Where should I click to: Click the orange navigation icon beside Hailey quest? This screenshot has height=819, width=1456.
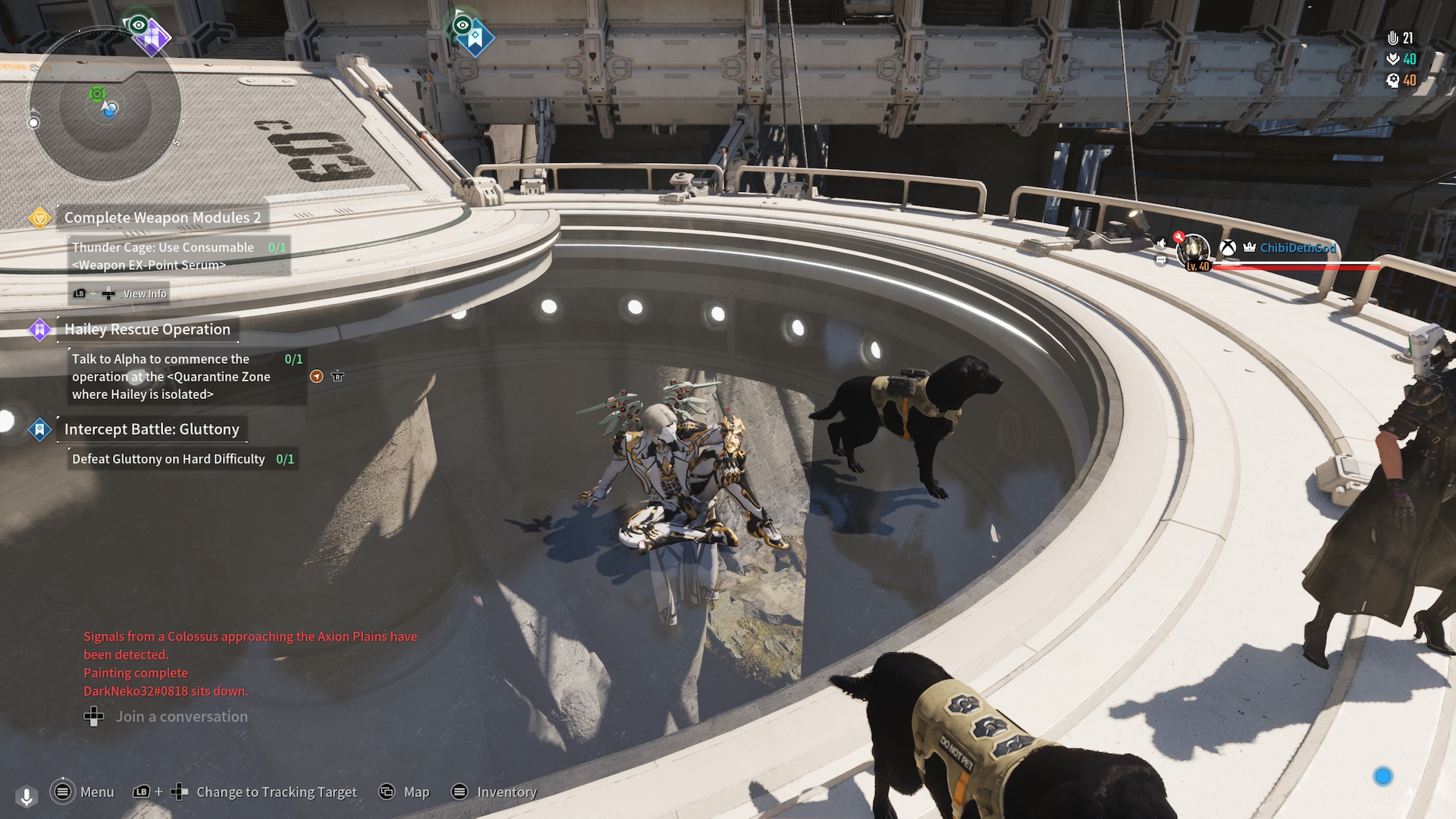(317, 377)
